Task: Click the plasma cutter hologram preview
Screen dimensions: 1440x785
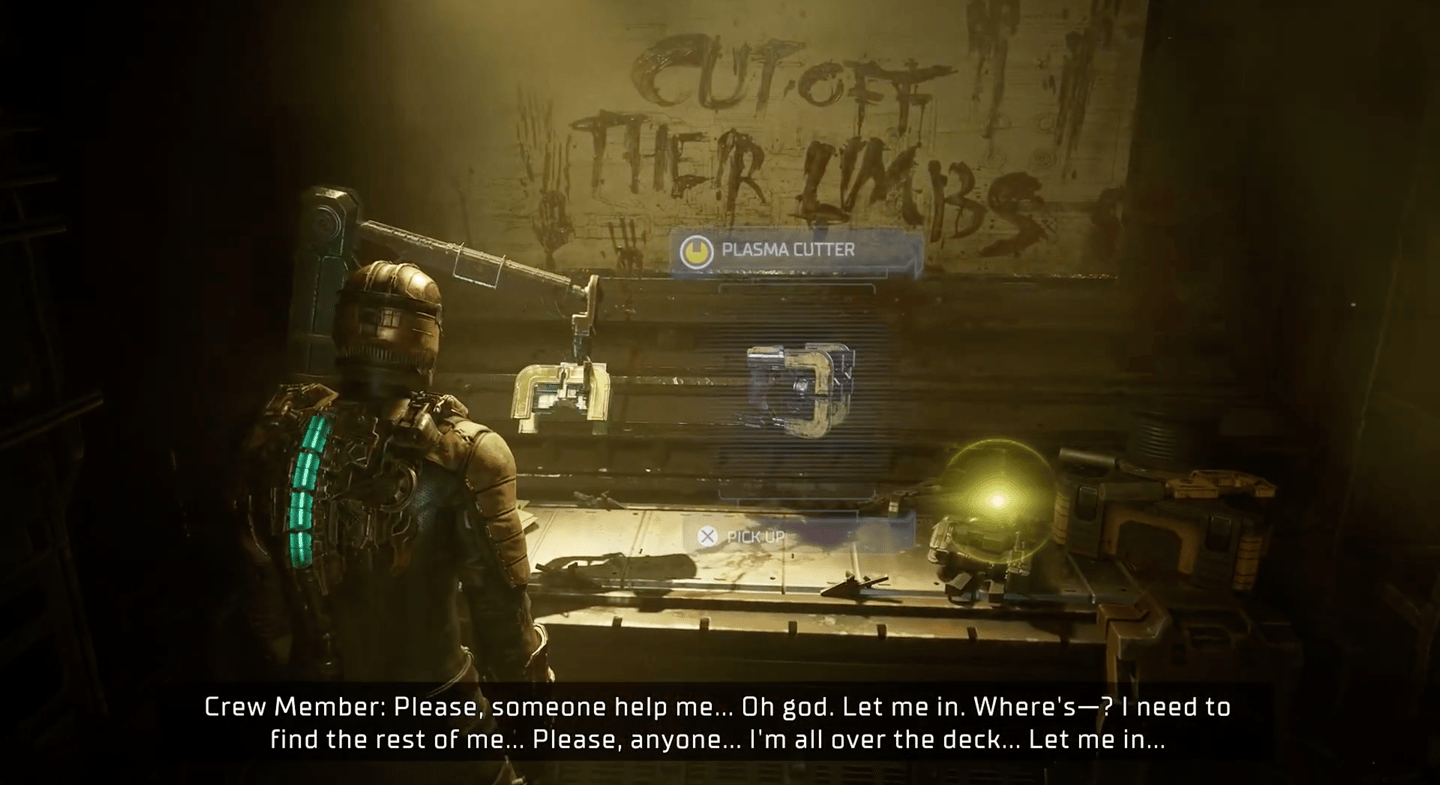Action: coord(799,387)
